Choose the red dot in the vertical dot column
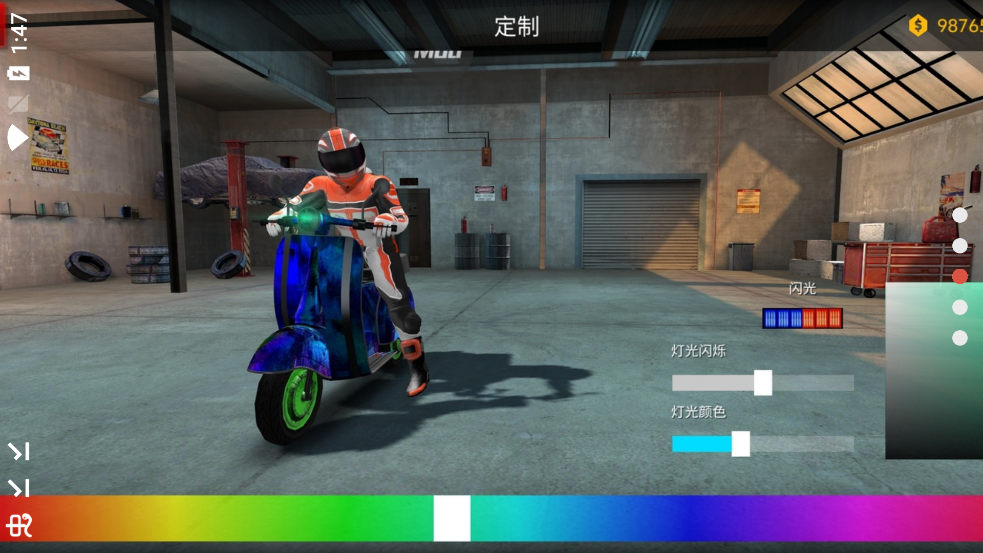 coord(960,276)
